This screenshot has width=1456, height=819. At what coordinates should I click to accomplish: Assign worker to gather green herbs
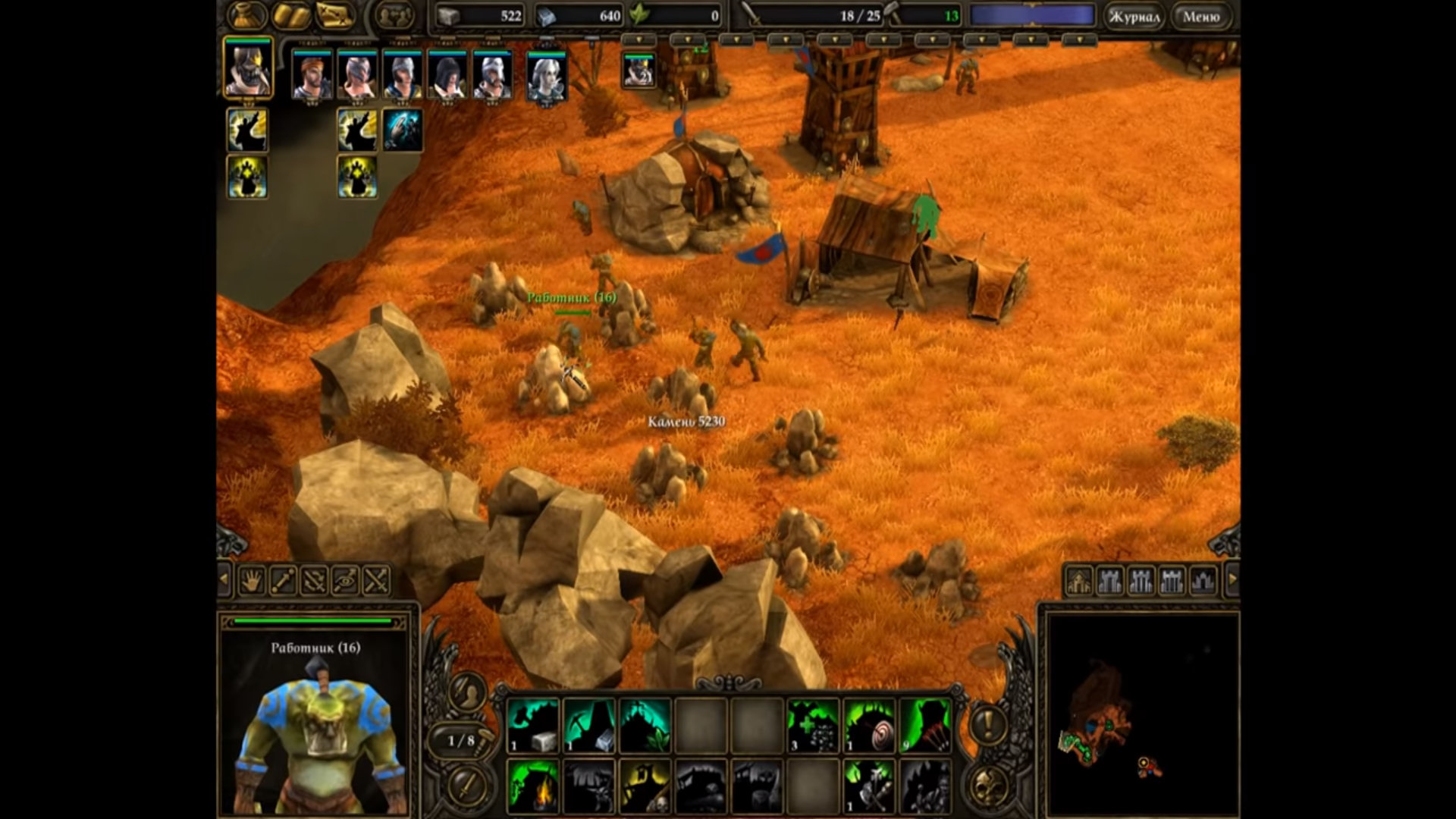(645, 726)
